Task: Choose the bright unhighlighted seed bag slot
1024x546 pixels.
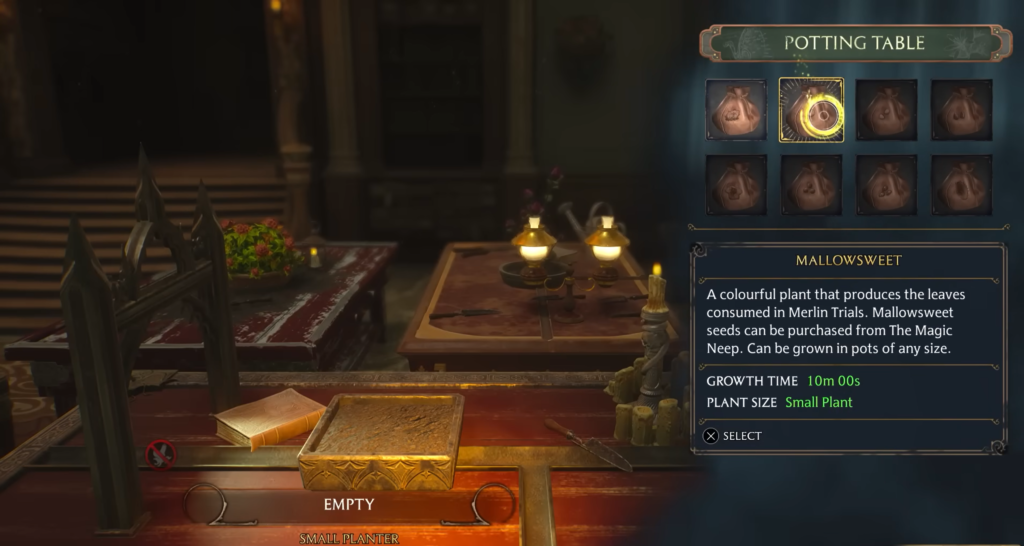Action: click(737, 111)
